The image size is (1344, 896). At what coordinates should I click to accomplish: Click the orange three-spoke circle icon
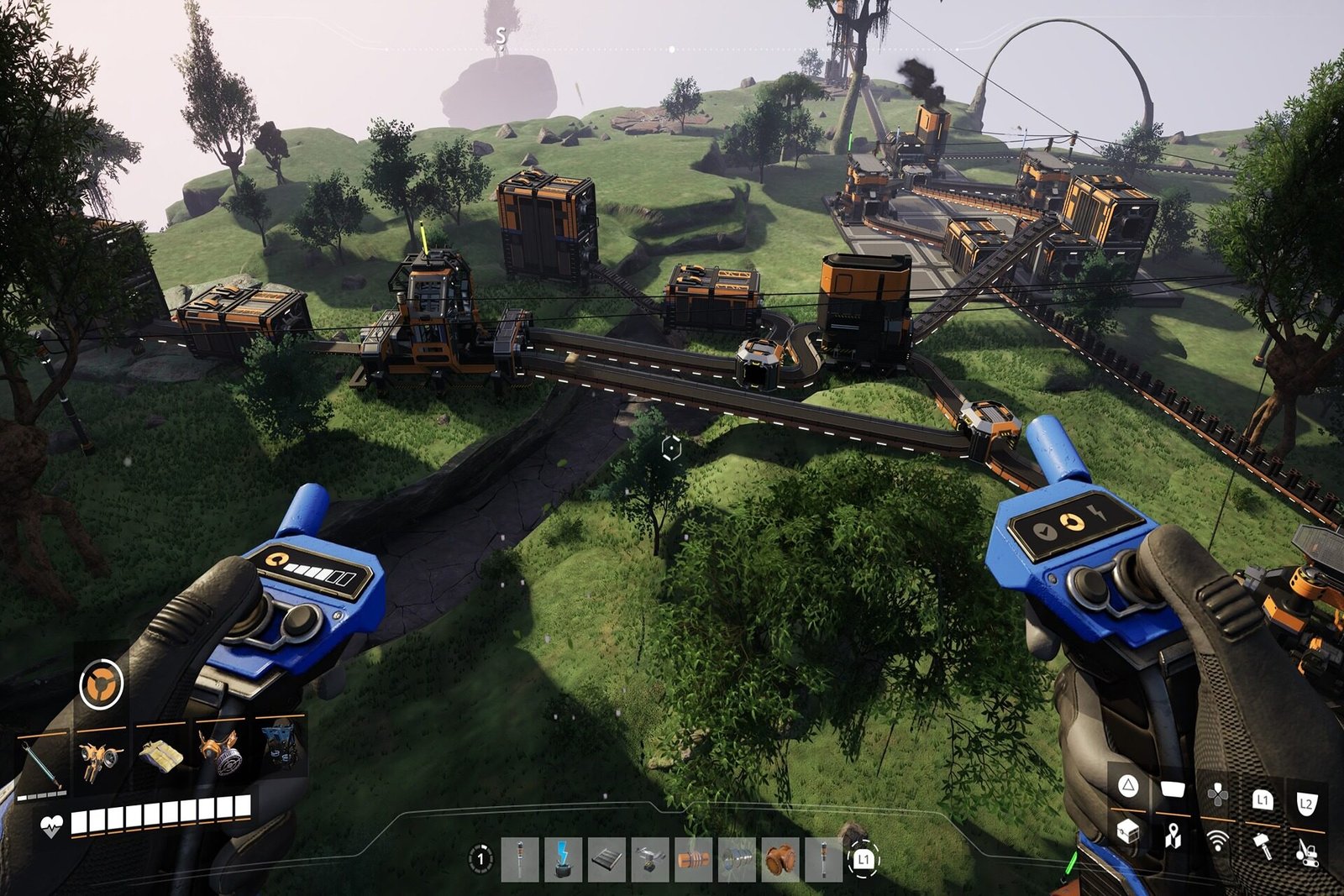(x=101, y=684)
